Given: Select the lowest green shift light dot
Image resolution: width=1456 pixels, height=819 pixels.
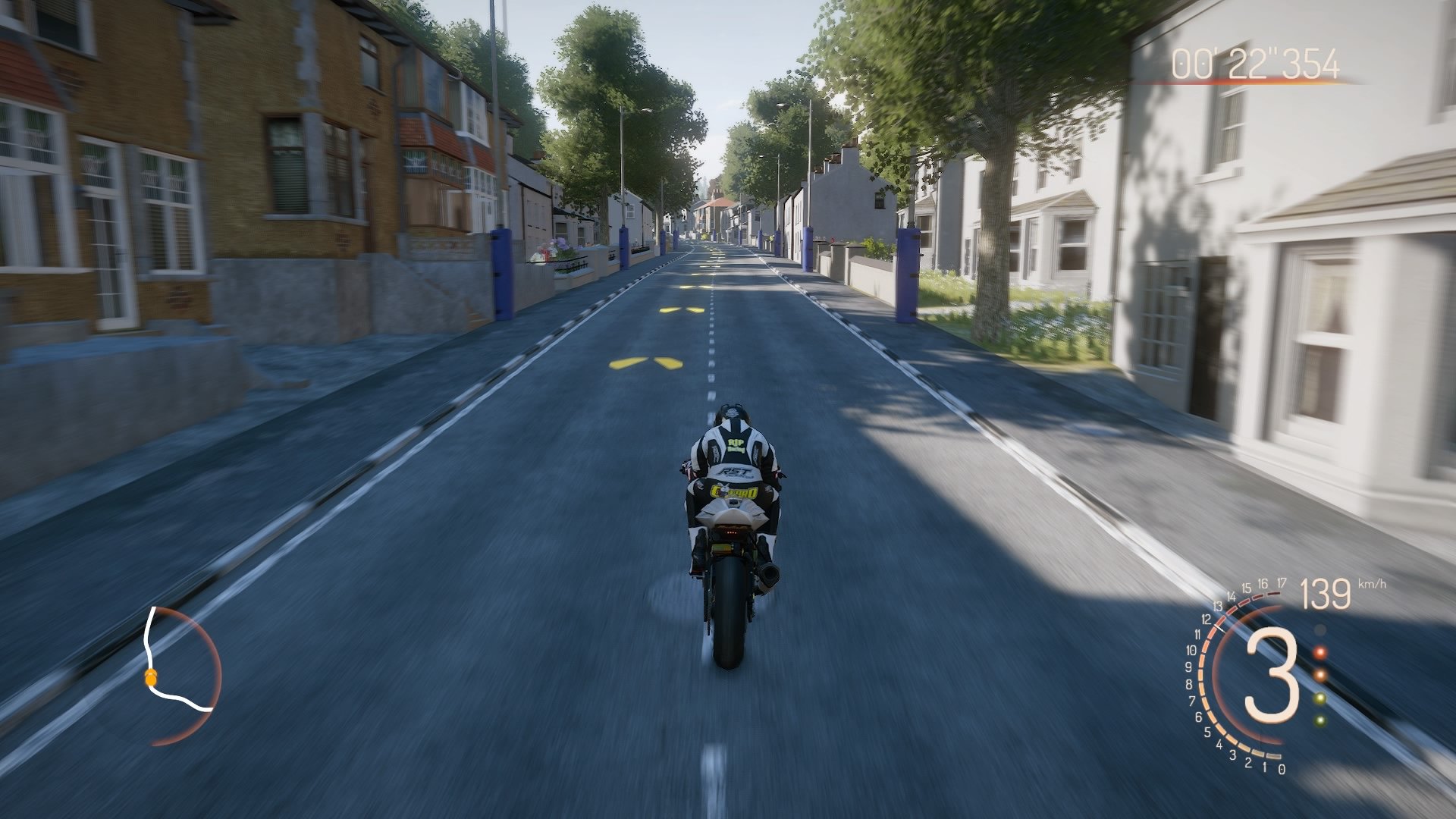Looking at the screenshot, I should click(x=1319, y=720).
